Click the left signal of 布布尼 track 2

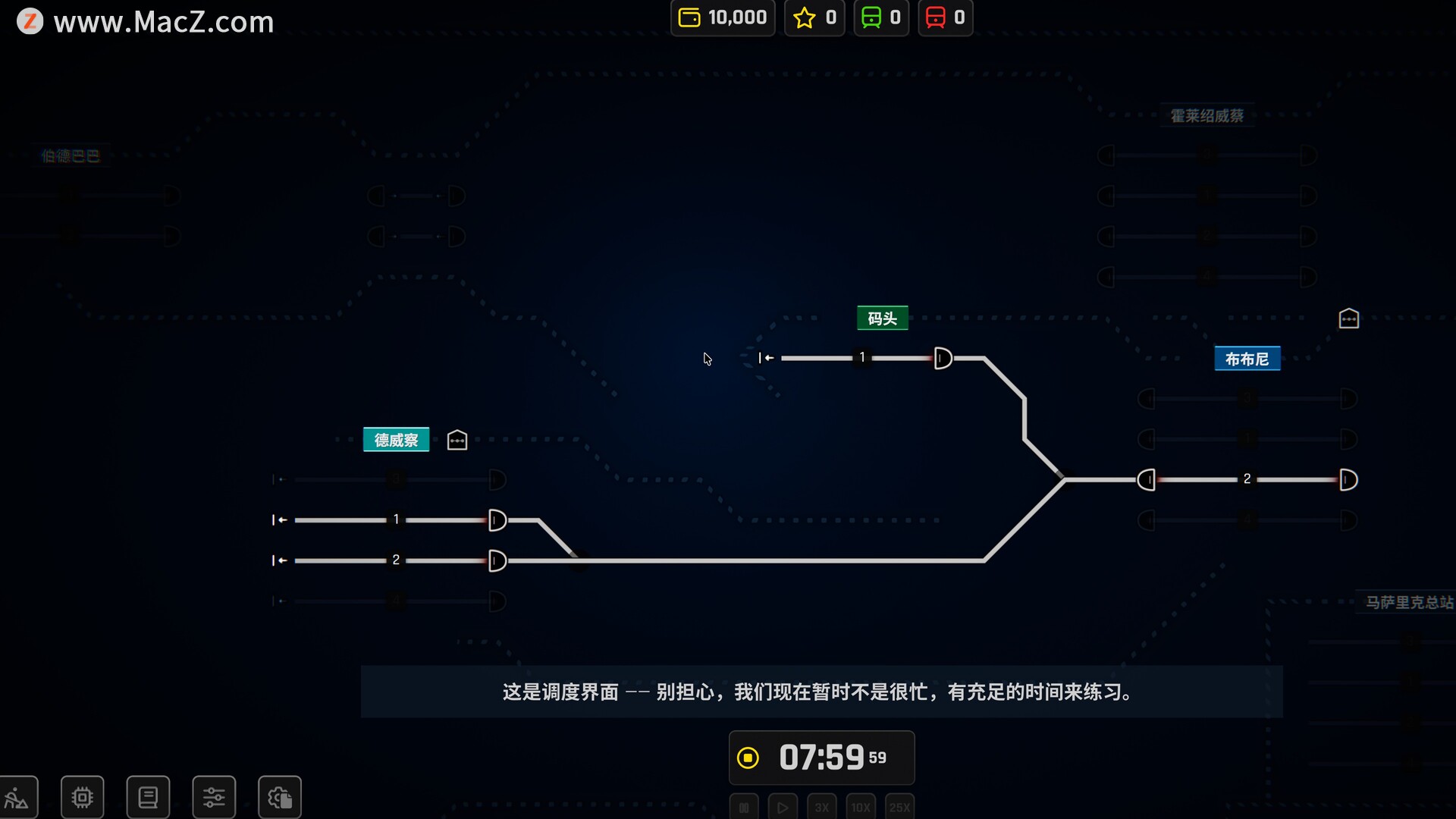(x=1147, y=479)
